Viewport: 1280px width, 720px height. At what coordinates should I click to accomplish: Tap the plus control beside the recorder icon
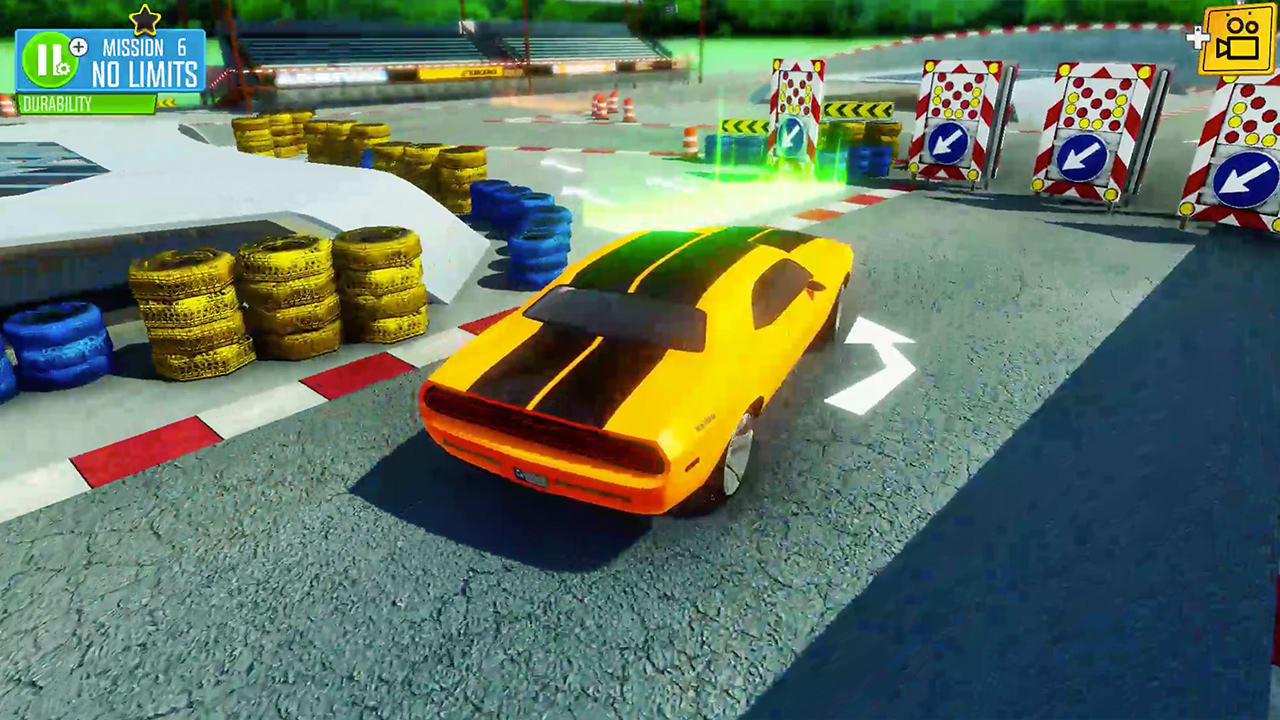click(1196, 40)
